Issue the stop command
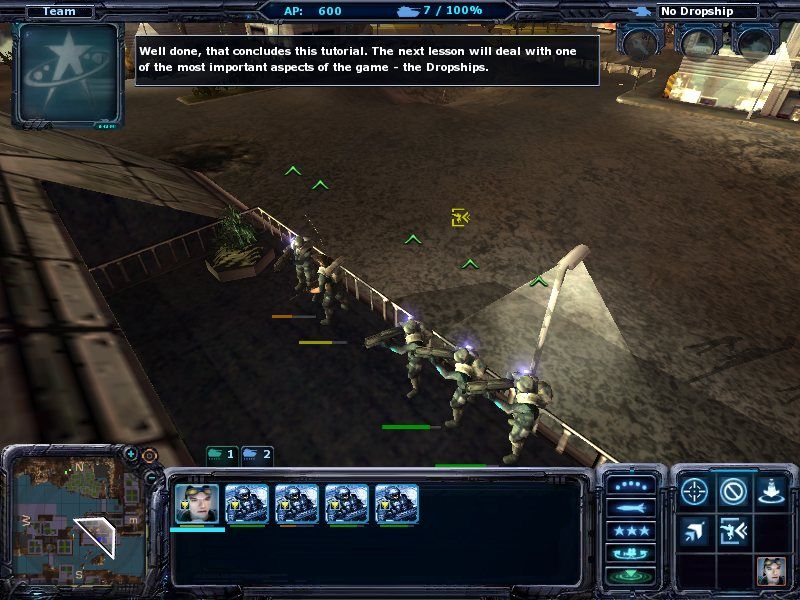Viewport: 800px width, 600px height. 733,492
